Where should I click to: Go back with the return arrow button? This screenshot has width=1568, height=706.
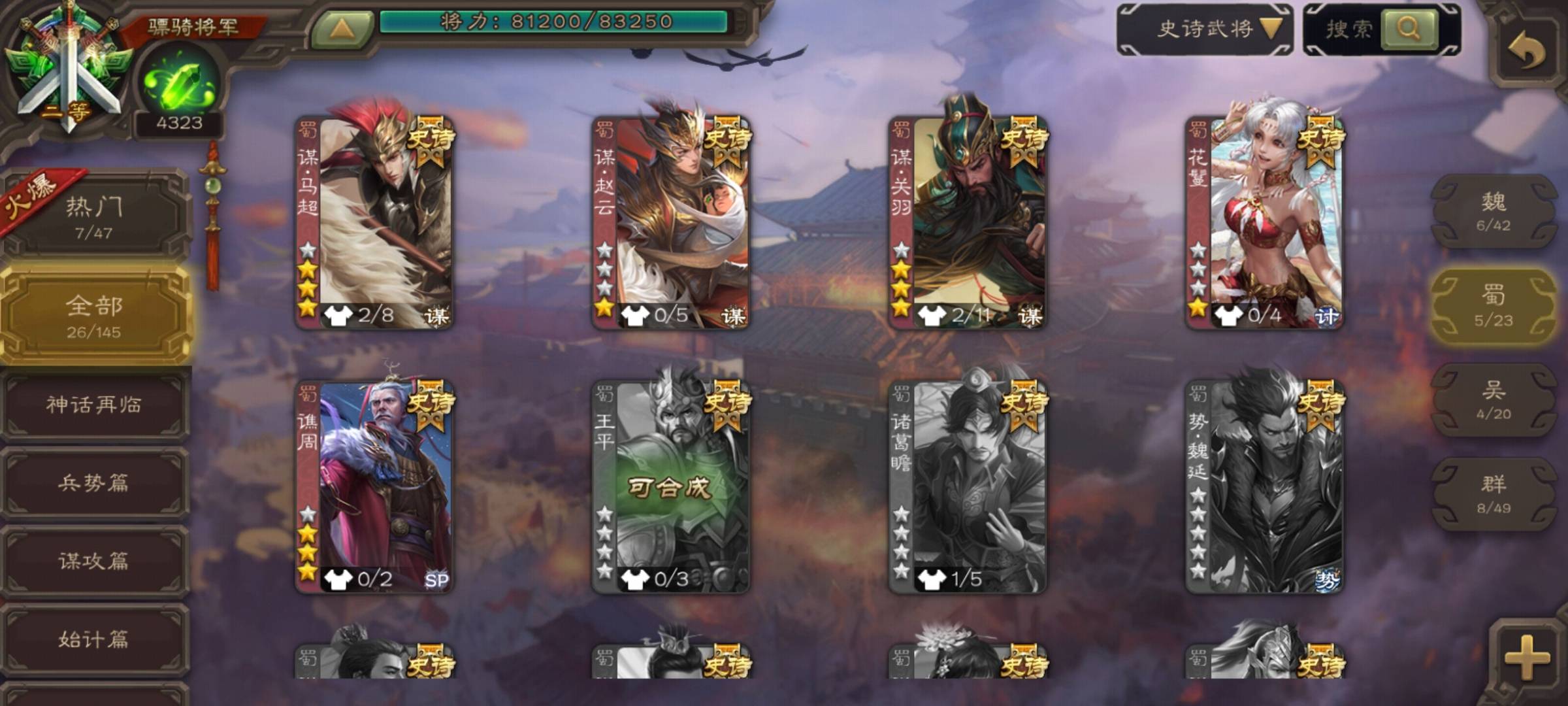point(1527,51)
